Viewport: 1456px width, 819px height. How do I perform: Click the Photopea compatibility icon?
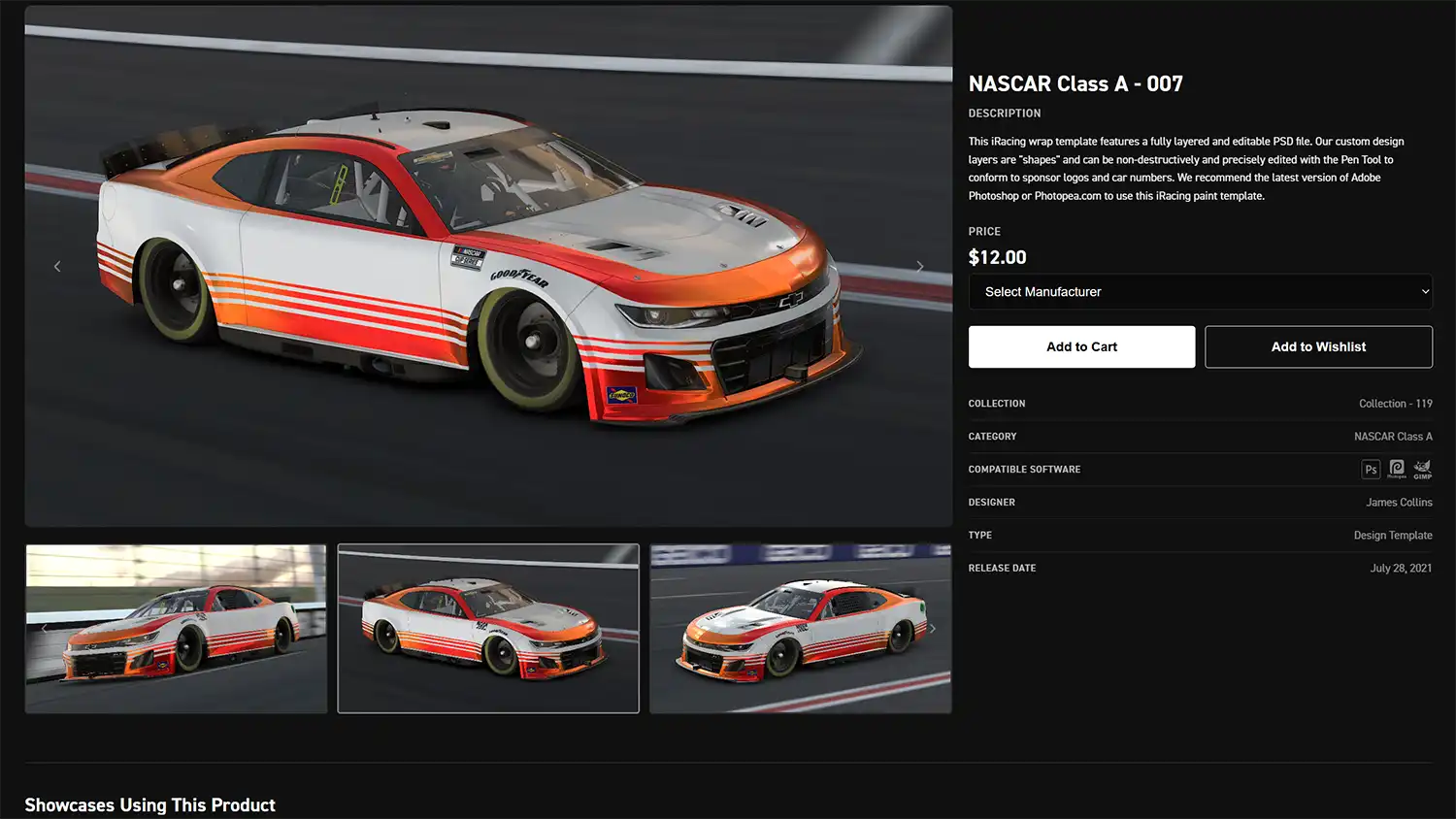coord(1397,470)
